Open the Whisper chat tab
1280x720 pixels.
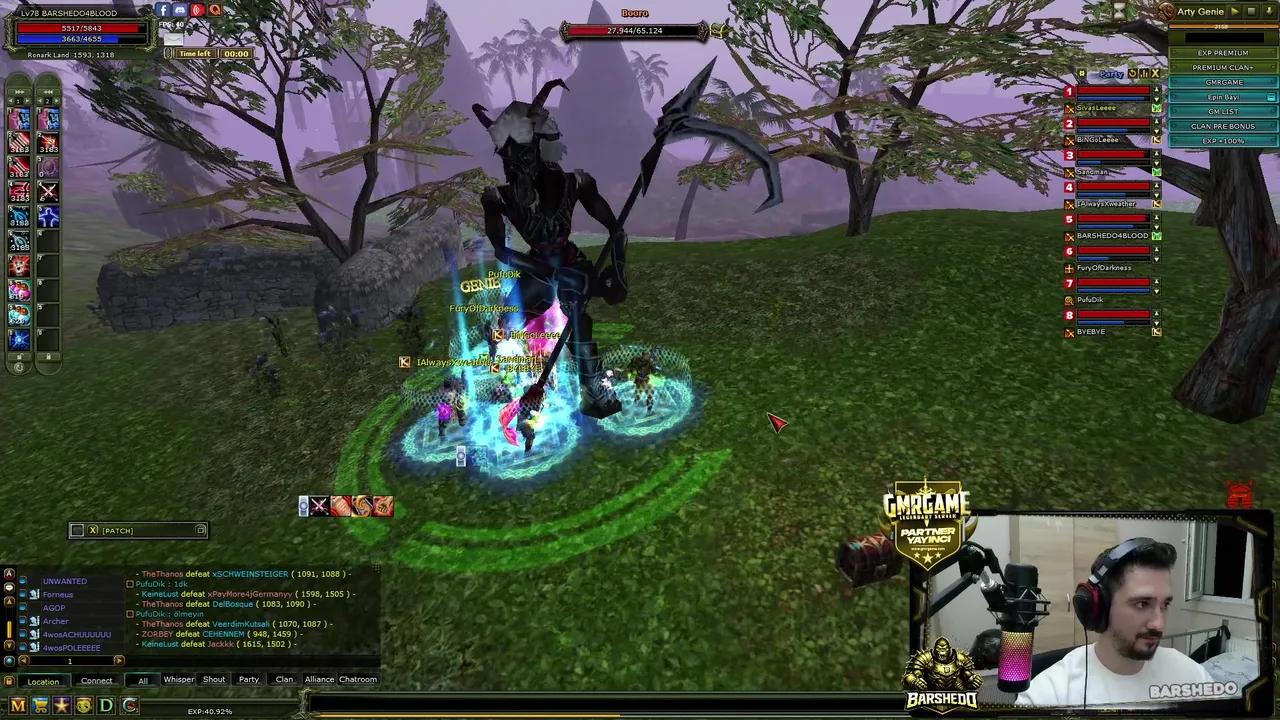pos(178,679)
